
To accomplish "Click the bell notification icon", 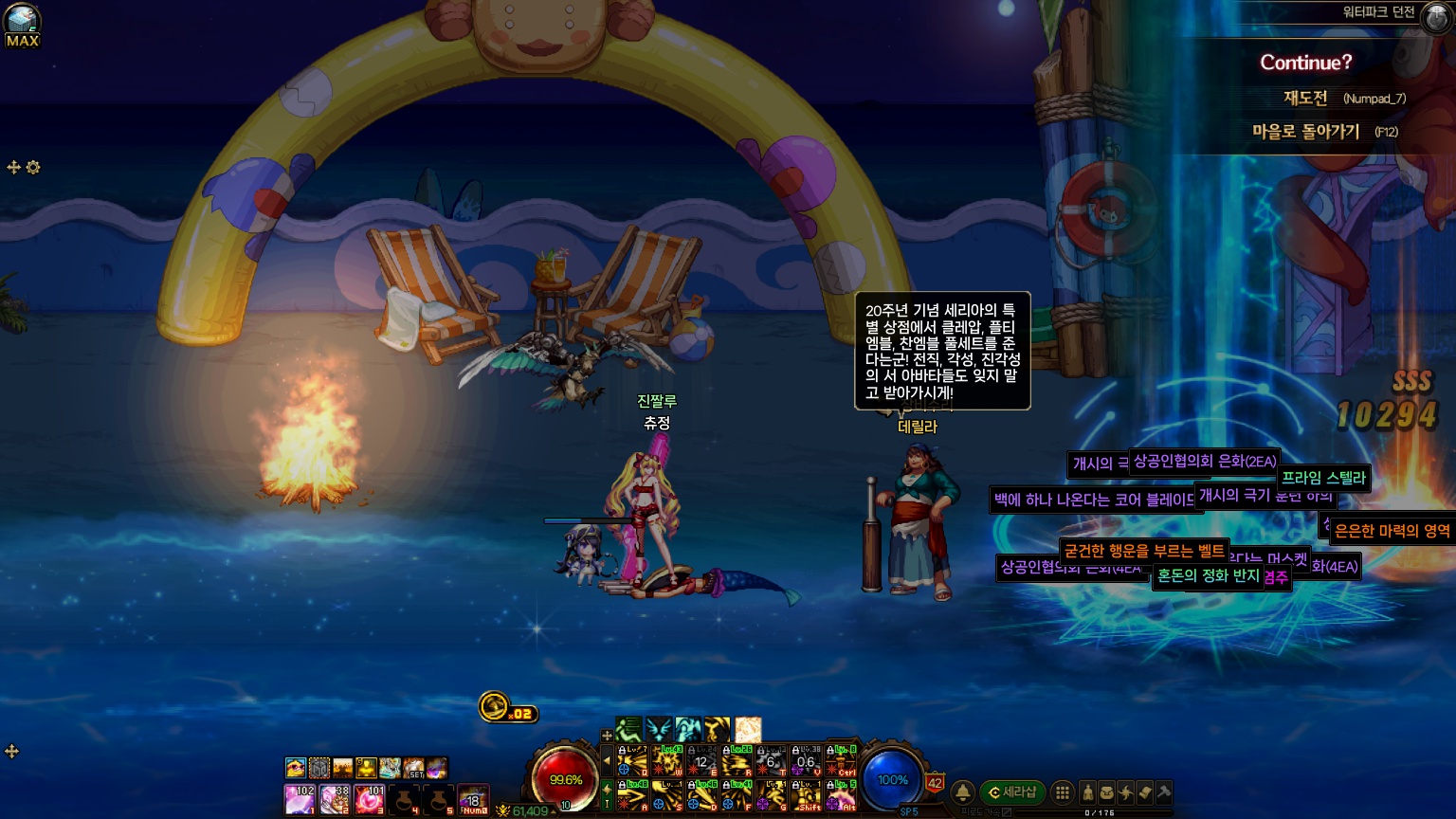I will pos(962,792).
